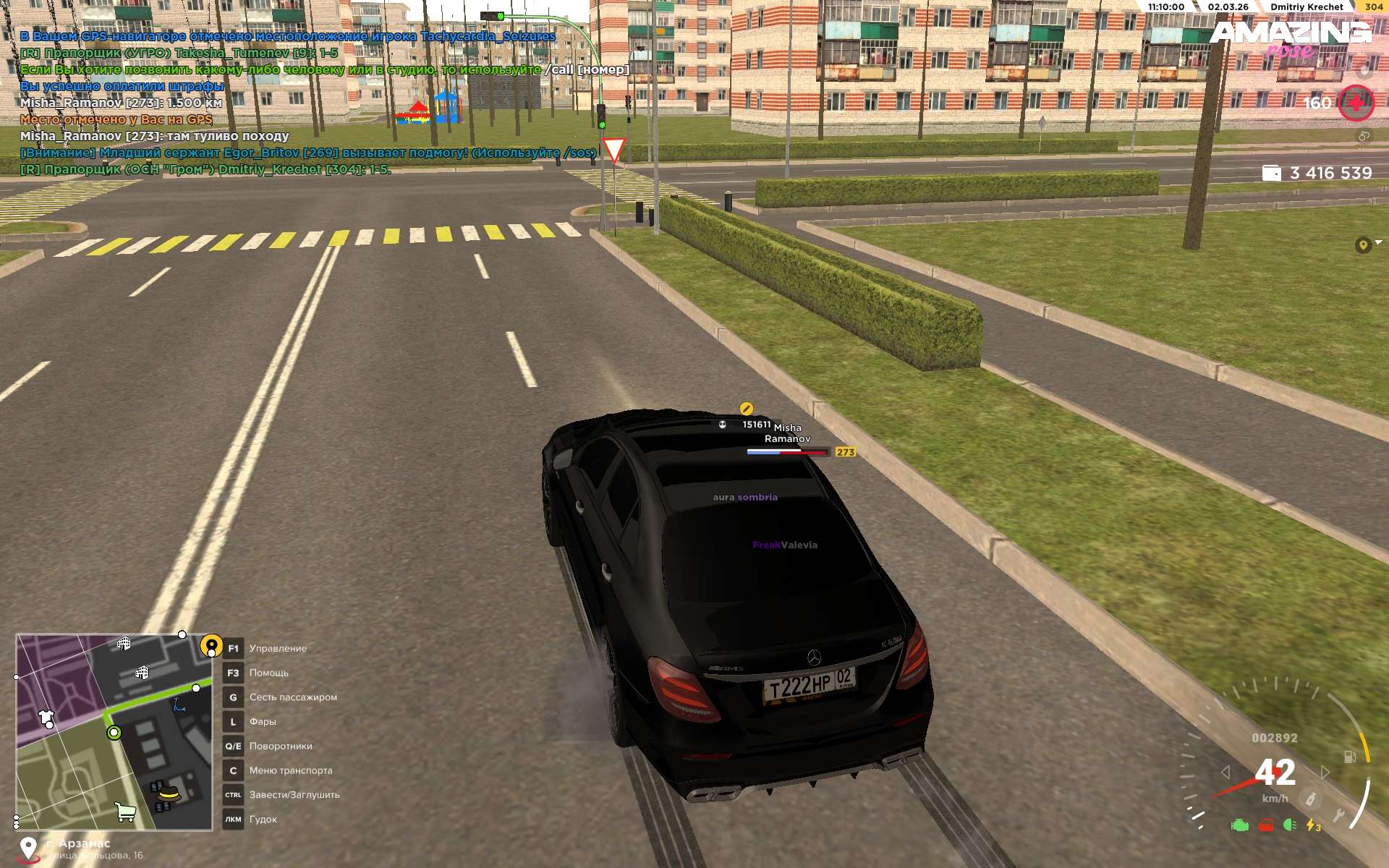Click the green player position marker on minimap

point(114,733)
